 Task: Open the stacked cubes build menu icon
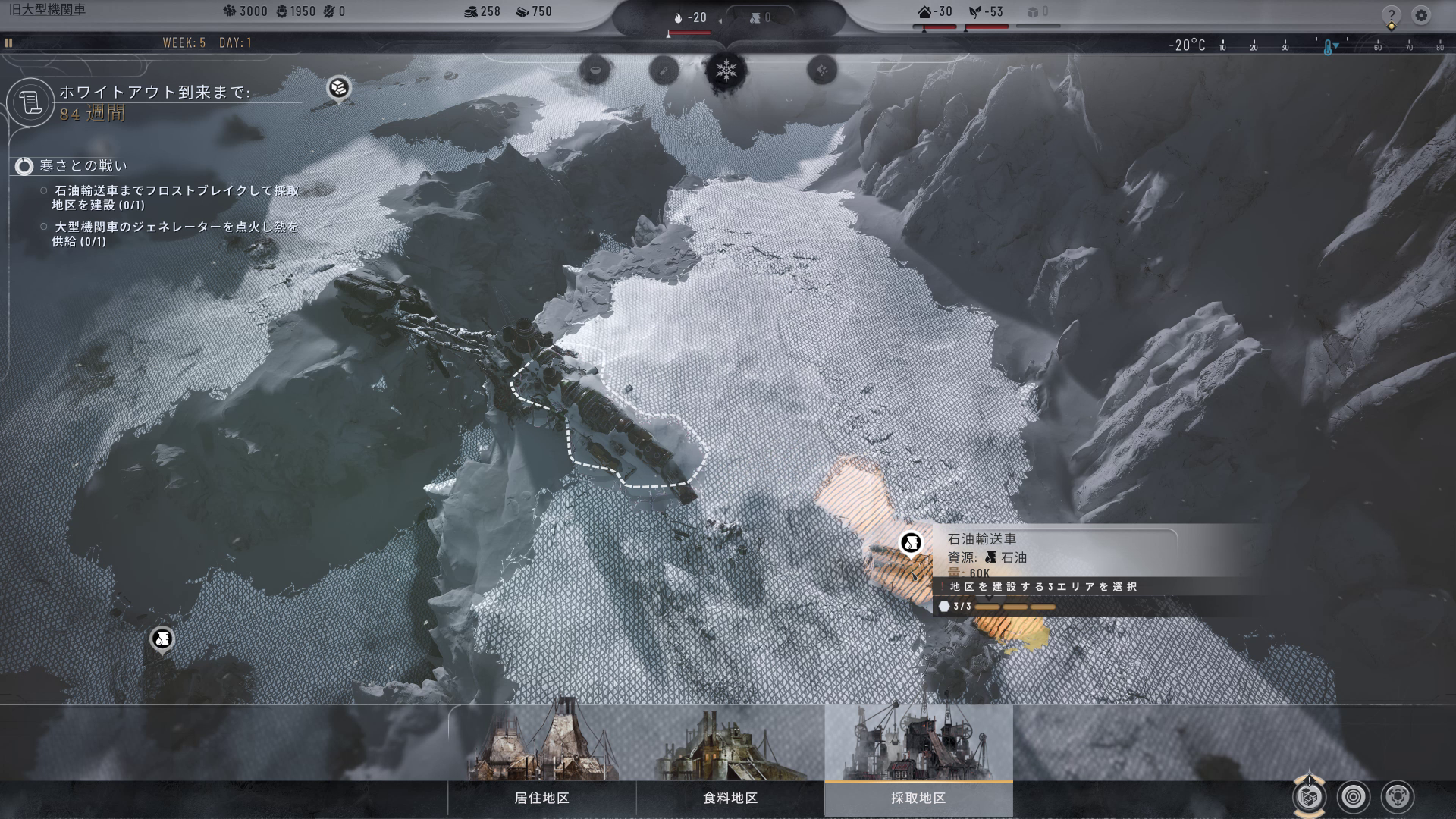point(1310,796)
